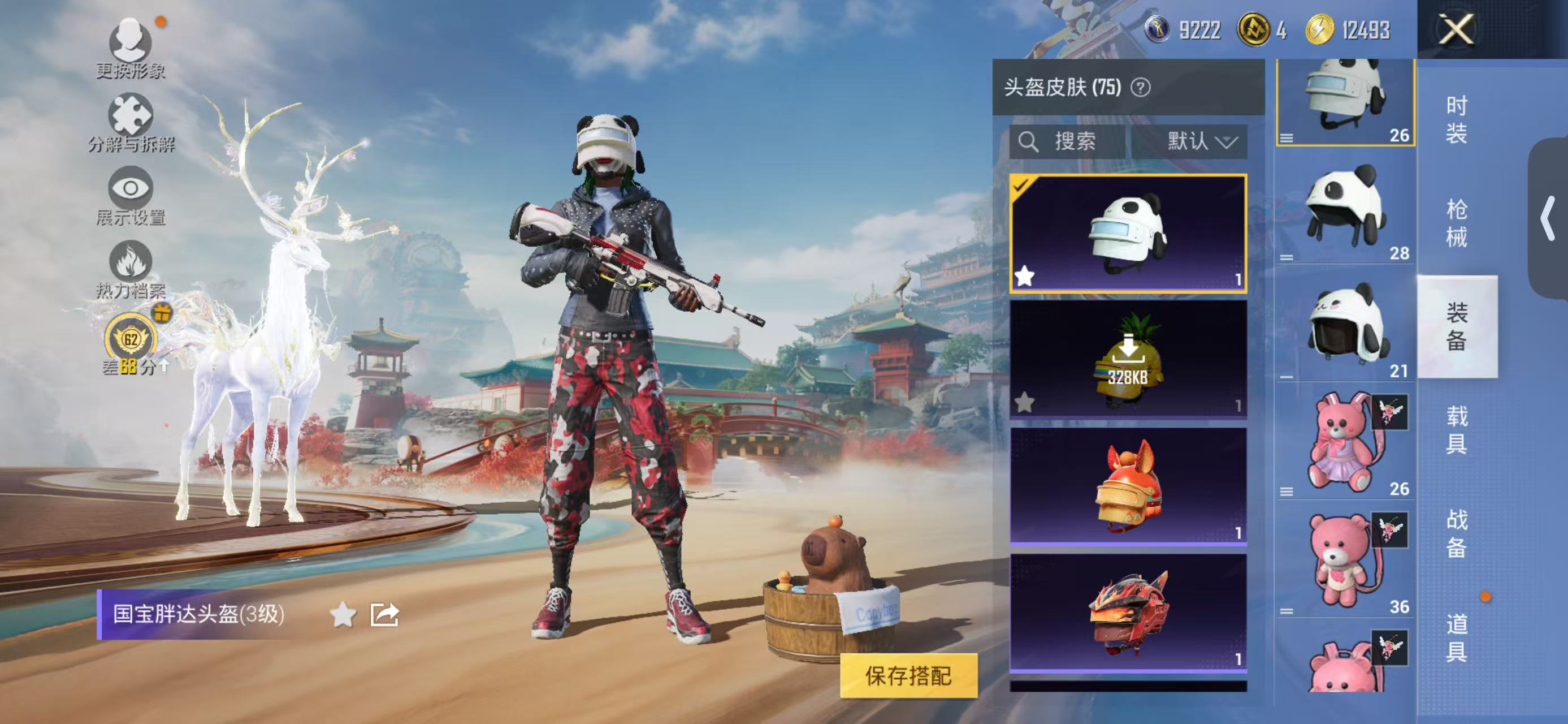Open the 载具 vehicles tab
1568x724 pixels.
[1456, 430]
